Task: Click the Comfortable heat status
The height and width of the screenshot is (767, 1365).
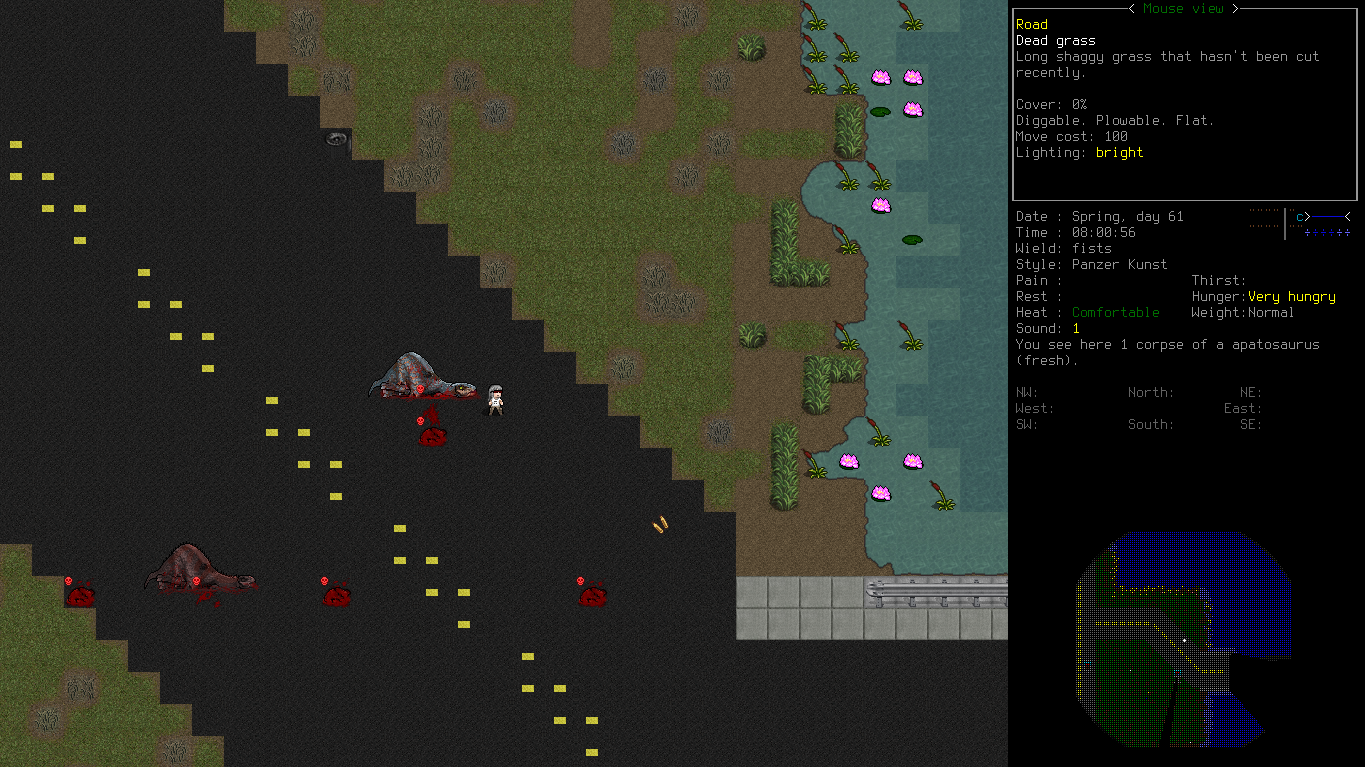Action: pos(1115,312)
